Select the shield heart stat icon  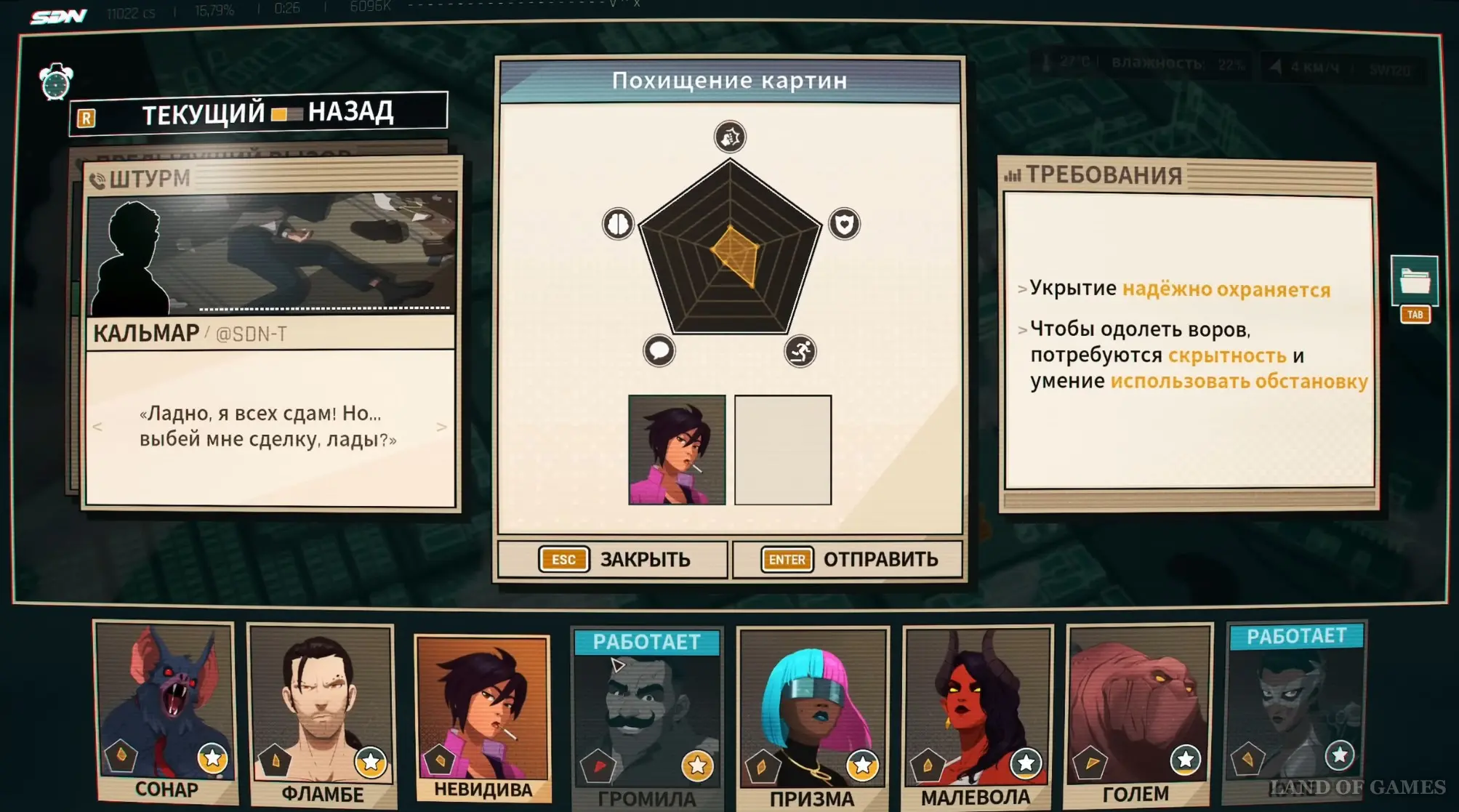pyautogui.click(x=844, y=224)
